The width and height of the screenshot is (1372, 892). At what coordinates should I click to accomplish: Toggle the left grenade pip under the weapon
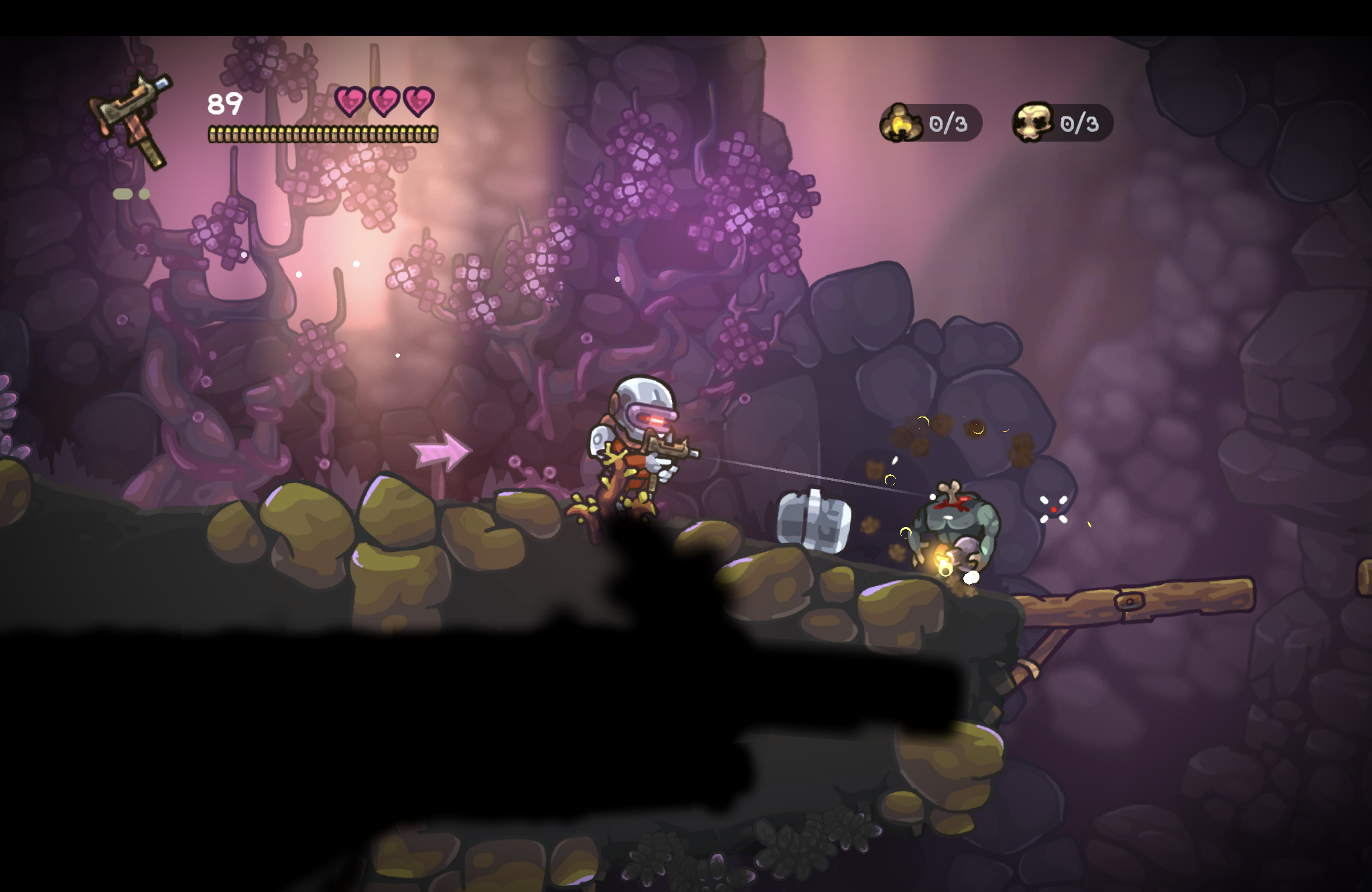coord(123,193)
